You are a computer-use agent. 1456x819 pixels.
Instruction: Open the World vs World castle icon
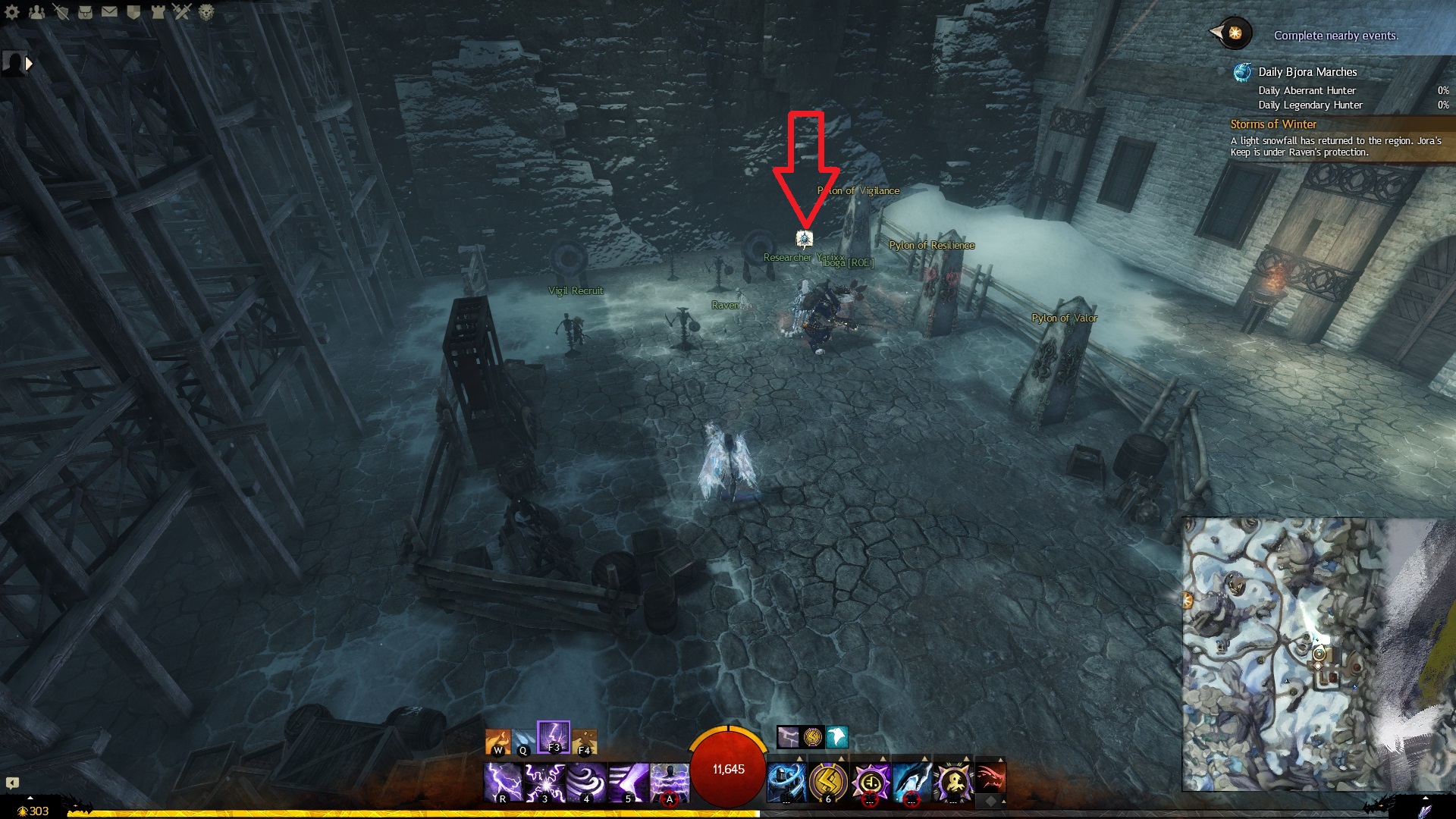click(x=158, y=12)
